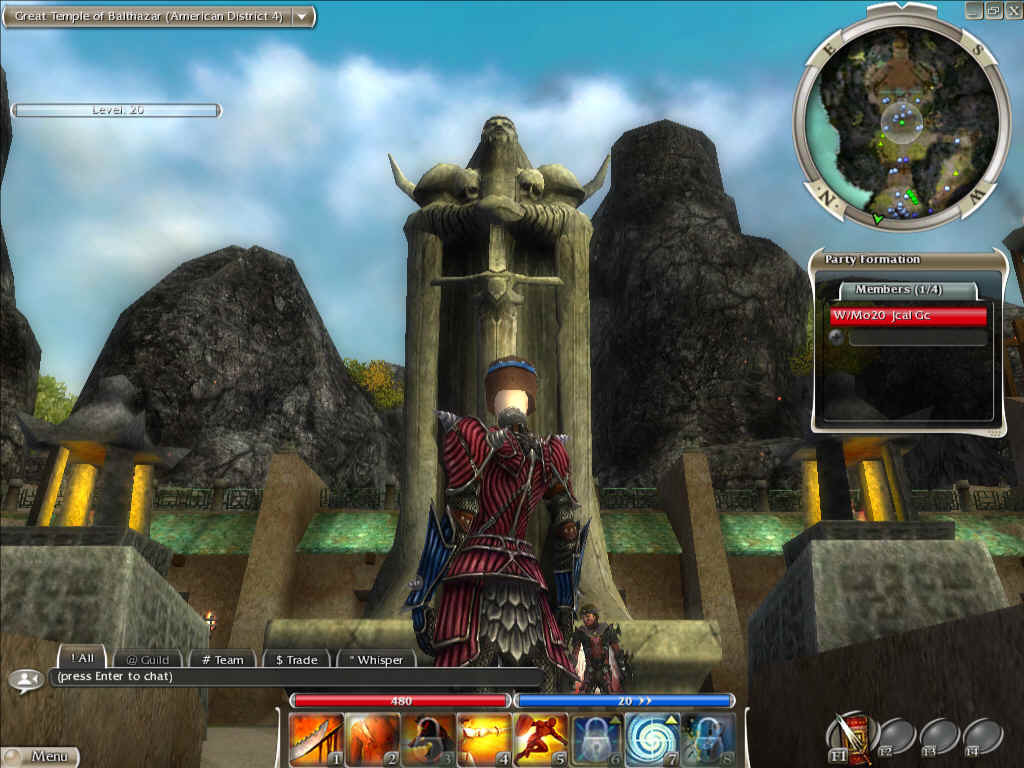Minimize the game window
Image resolution: width=1024 pixels, height=768 pixels.
point(975,10)
